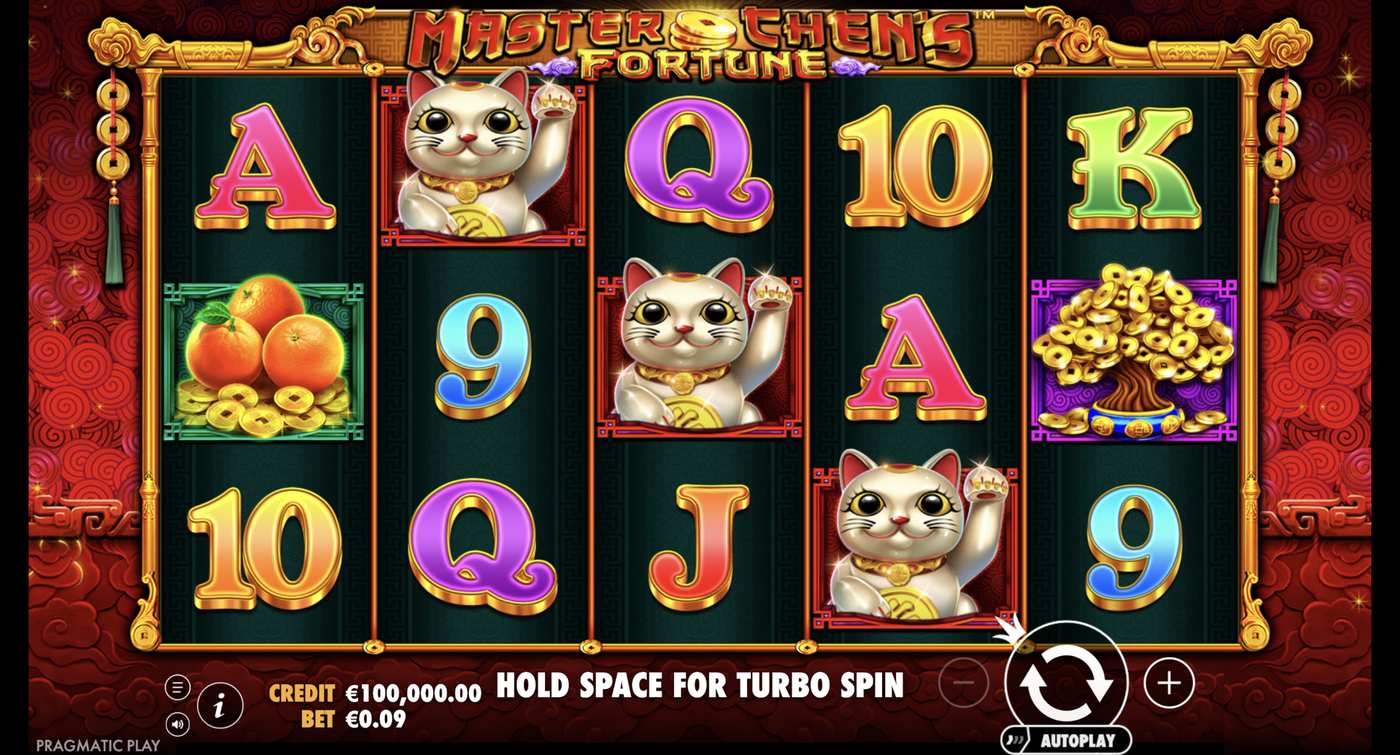Open the game paytable info
Screen dimensions: 1400x755
220,705
